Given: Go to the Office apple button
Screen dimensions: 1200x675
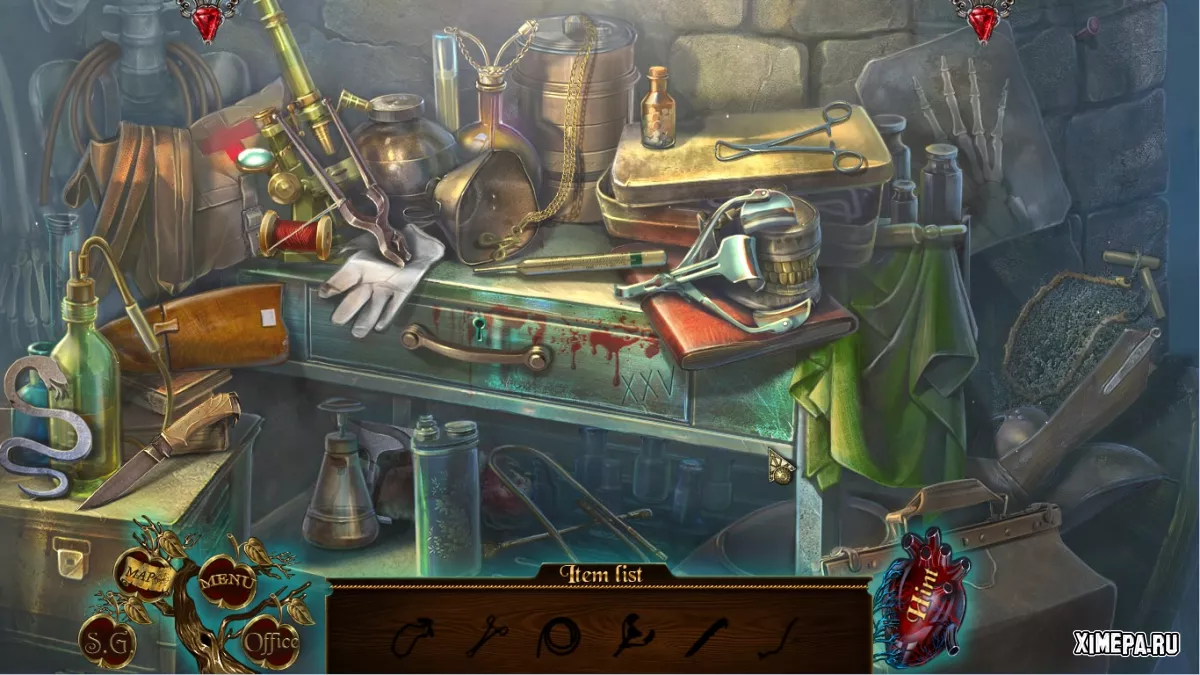Looking at the screenshot, I should tap(271, 641).
